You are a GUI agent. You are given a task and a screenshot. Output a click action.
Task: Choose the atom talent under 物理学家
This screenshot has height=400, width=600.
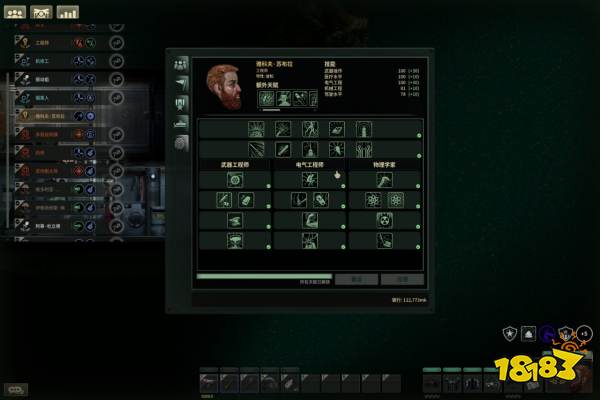click(375, 200)
